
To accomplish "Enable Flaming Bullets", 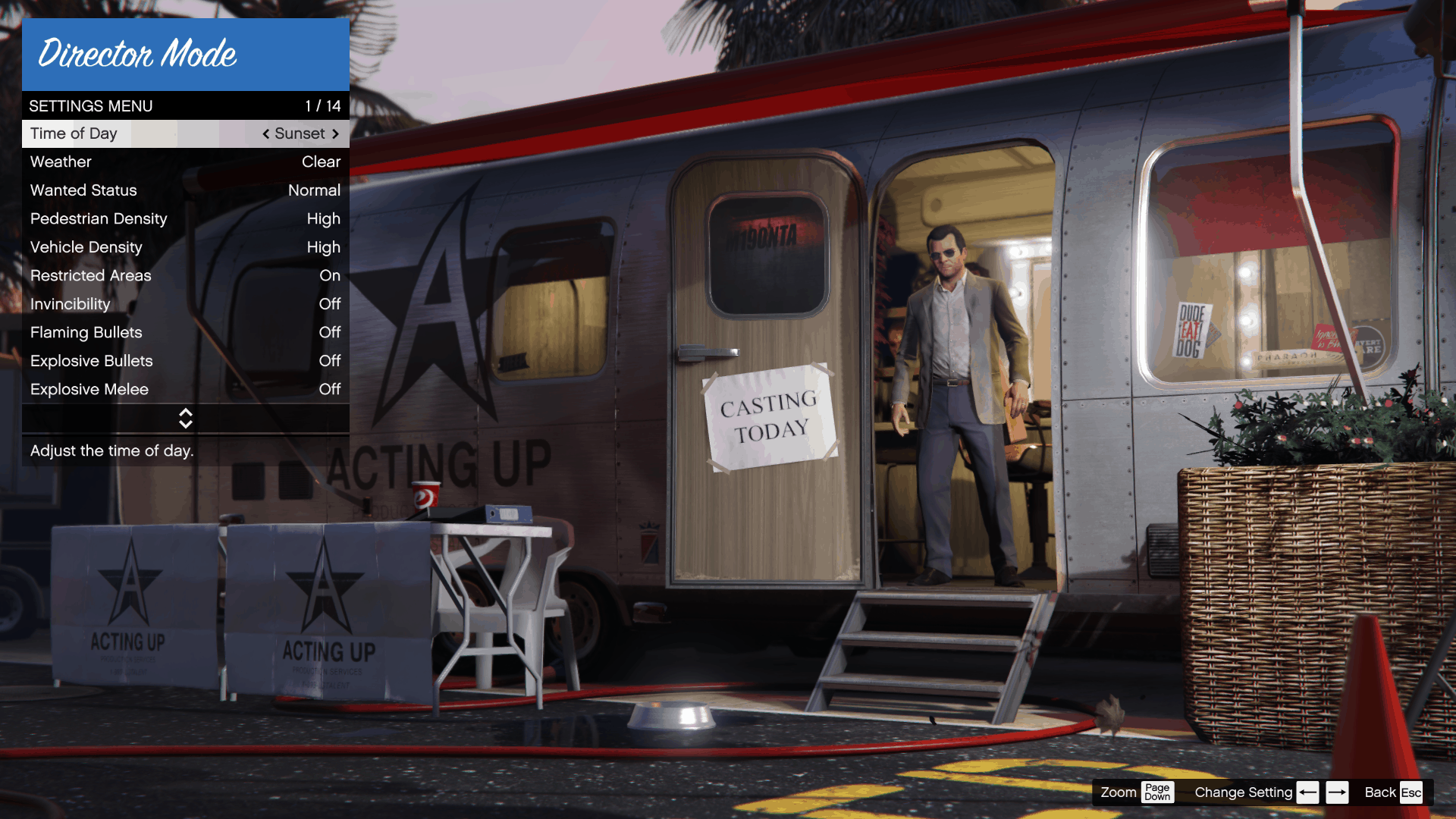I will (x=186, y=332).
